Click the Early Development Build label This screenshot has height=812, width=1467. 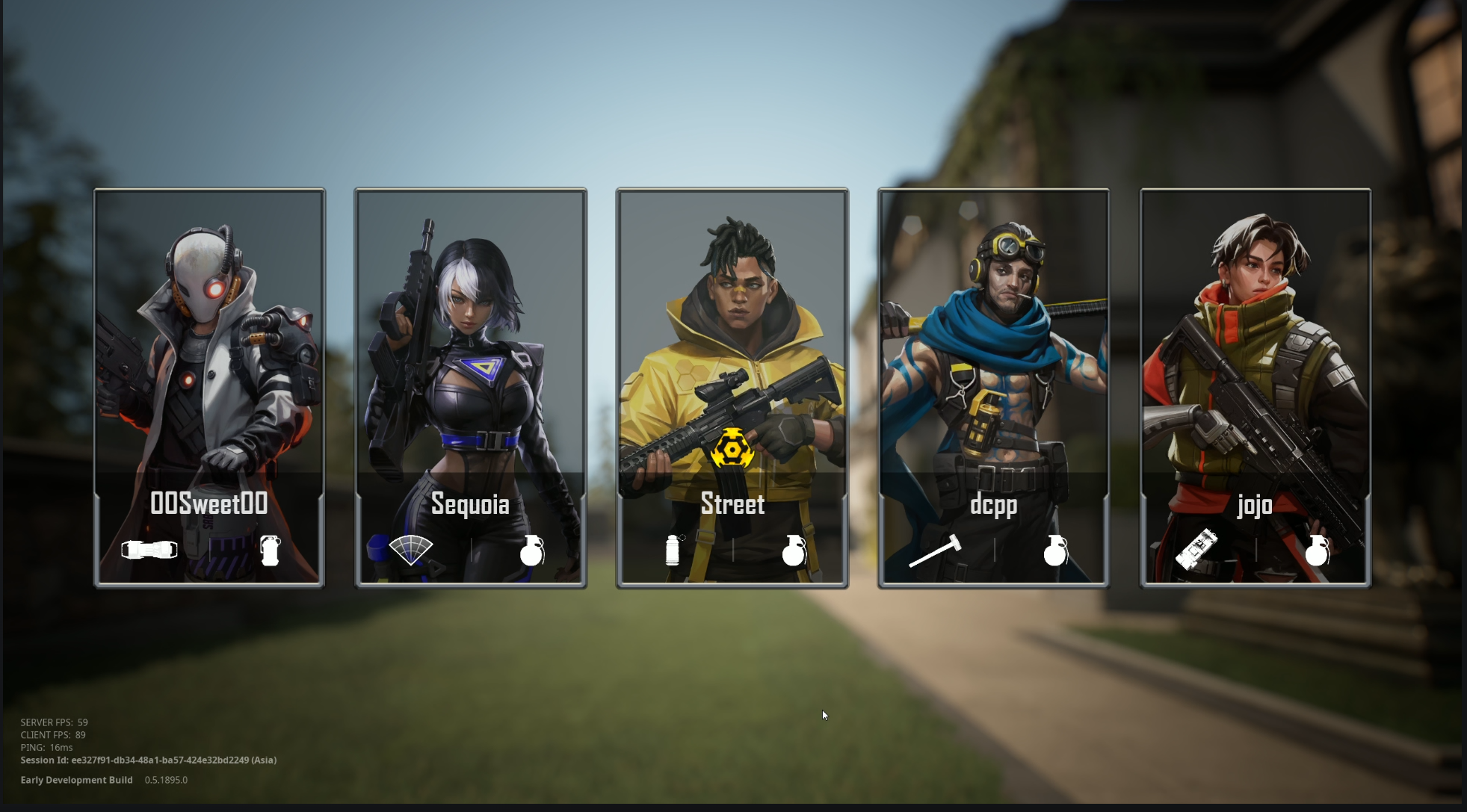[76, 779]
